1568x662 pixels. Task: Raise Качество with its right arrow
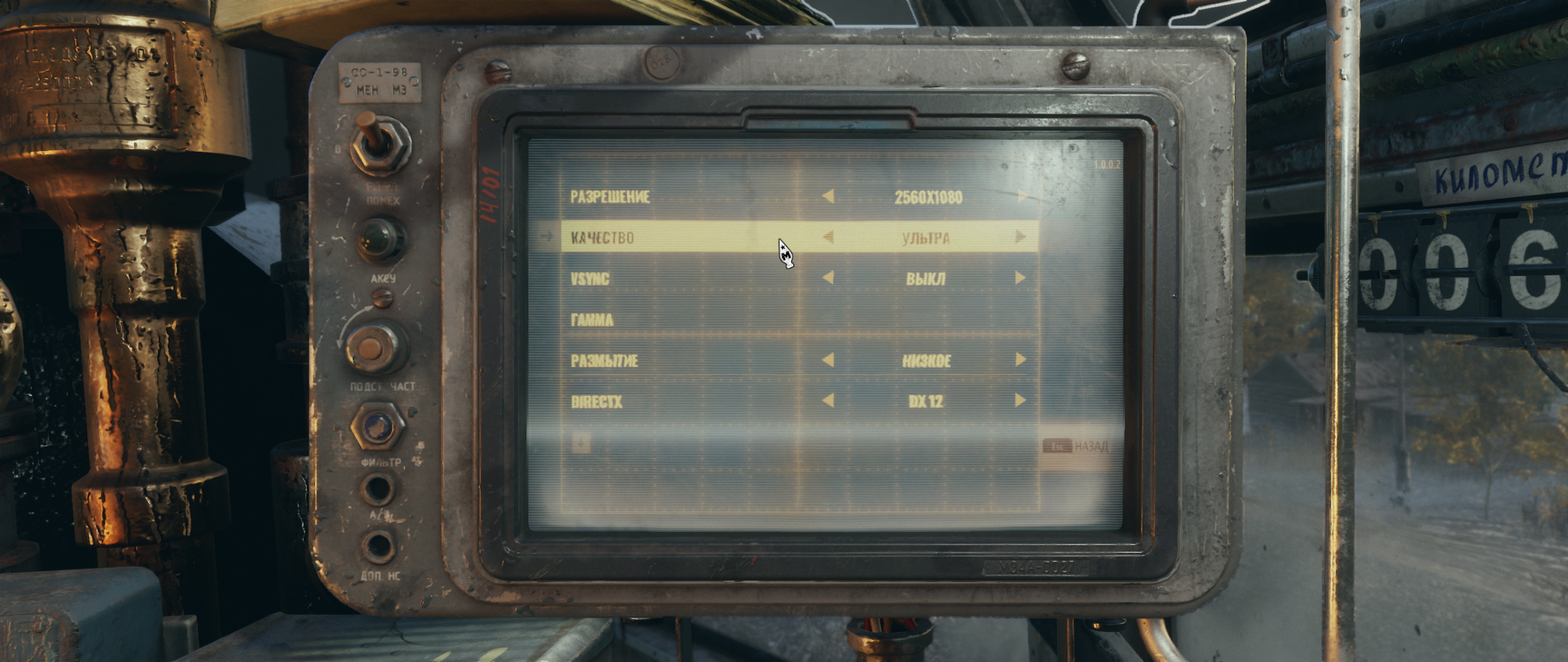click(1021, 237)
